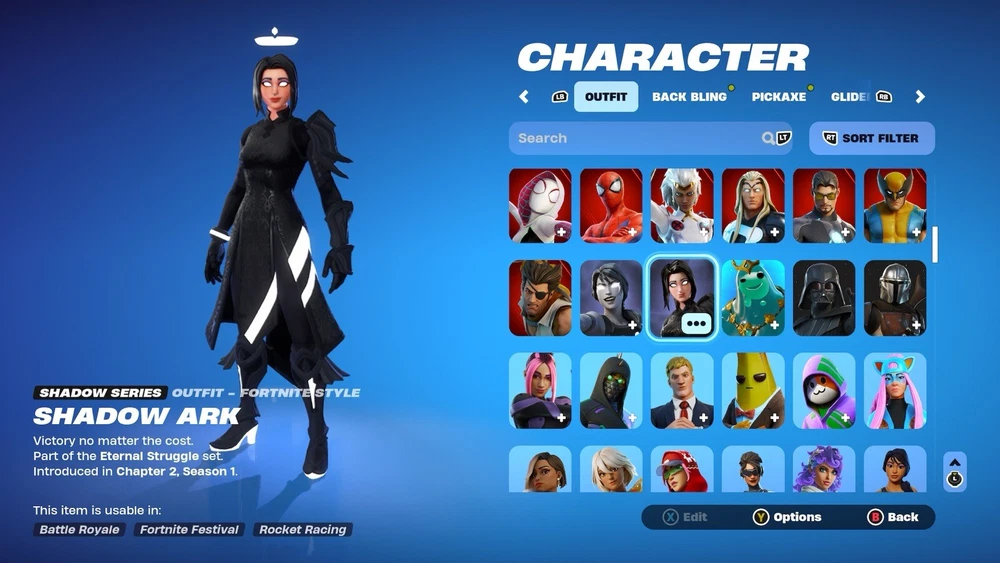The image size is (1000, 563).
Task: Choose the Peely banana suit outfit
Action: point(753,390)
